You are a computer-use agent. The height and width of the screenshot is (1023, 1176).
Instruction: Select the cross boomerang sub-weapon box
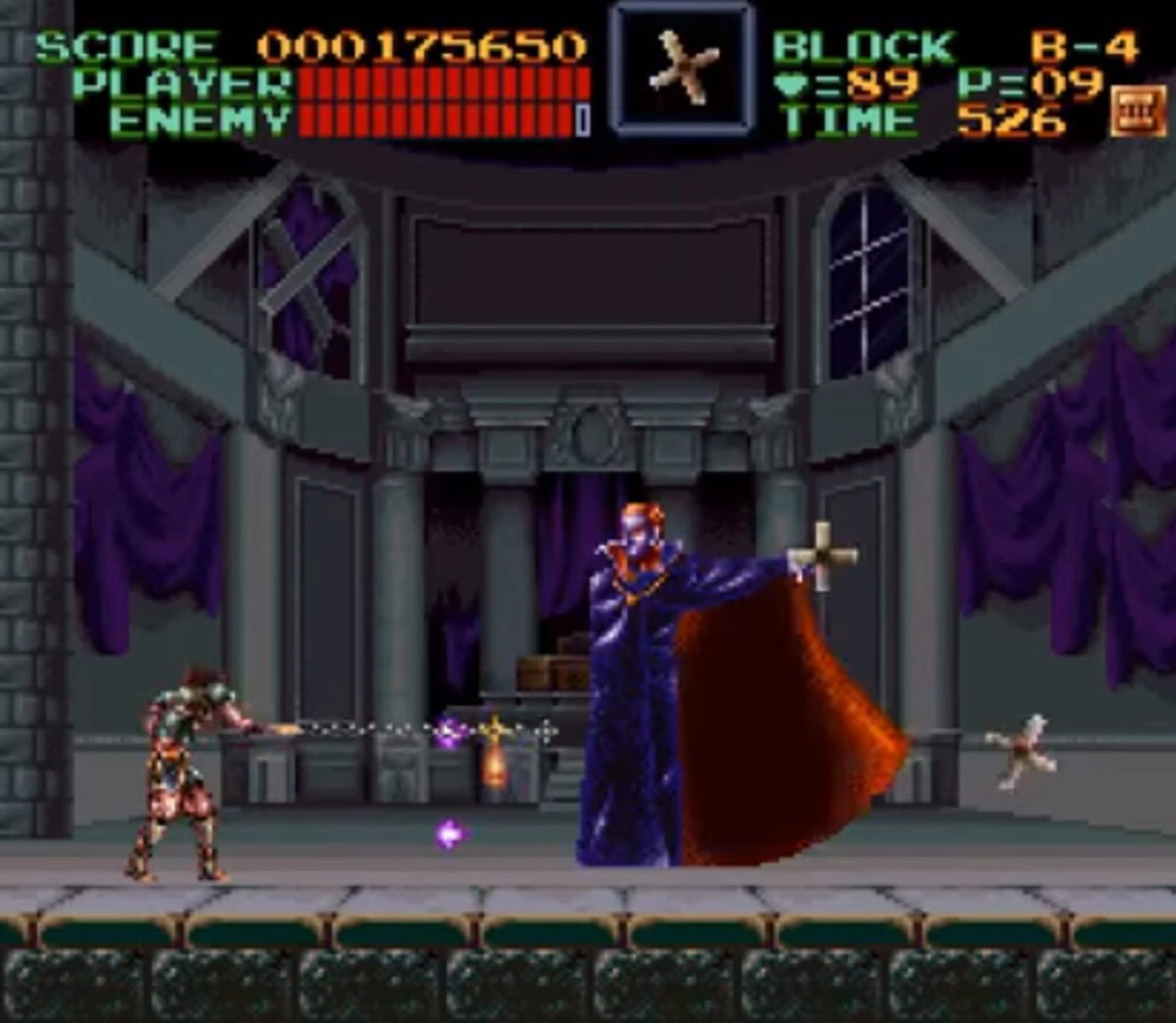(682, 68)
